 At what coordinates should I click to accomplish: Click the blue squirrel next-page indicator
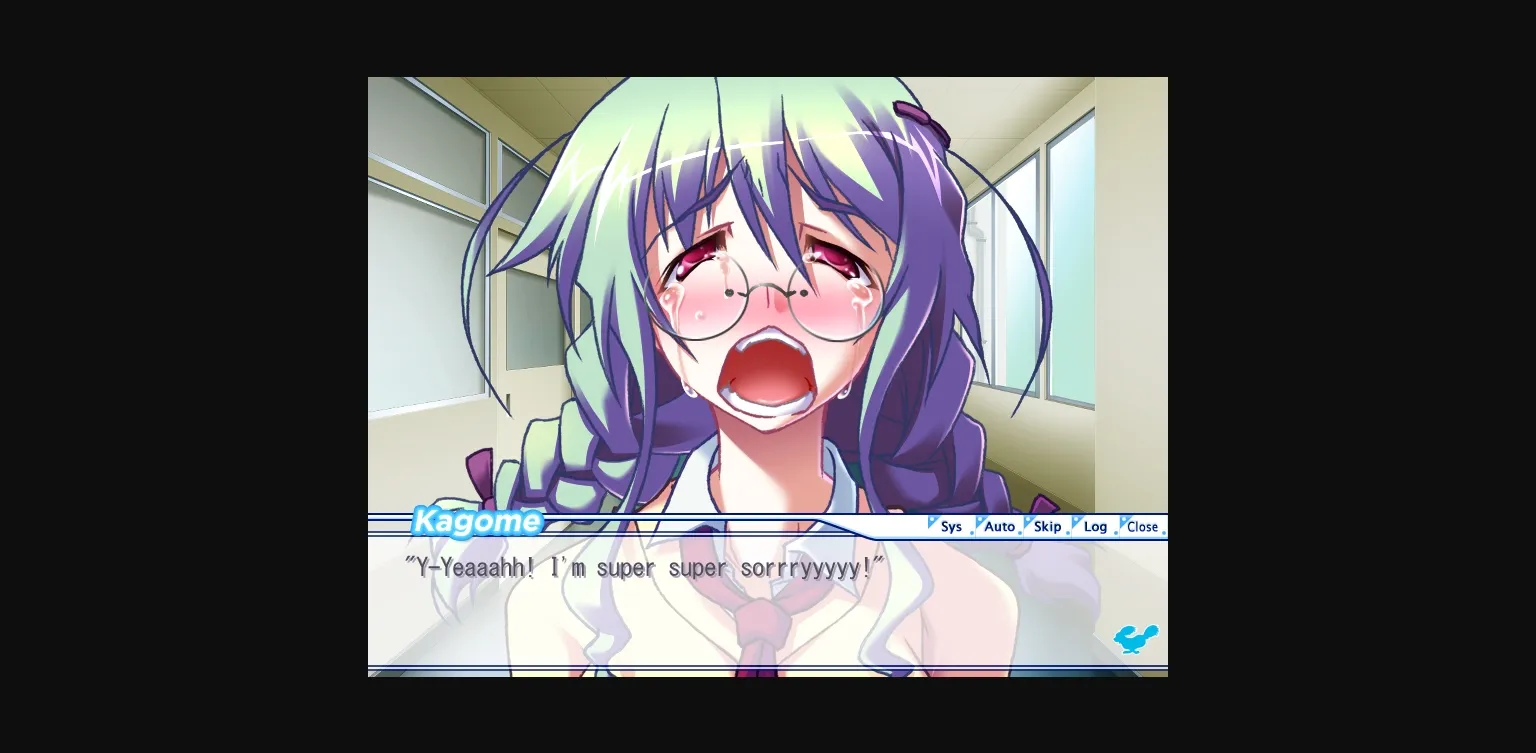pyautogui.click(x=1136, y=639)
